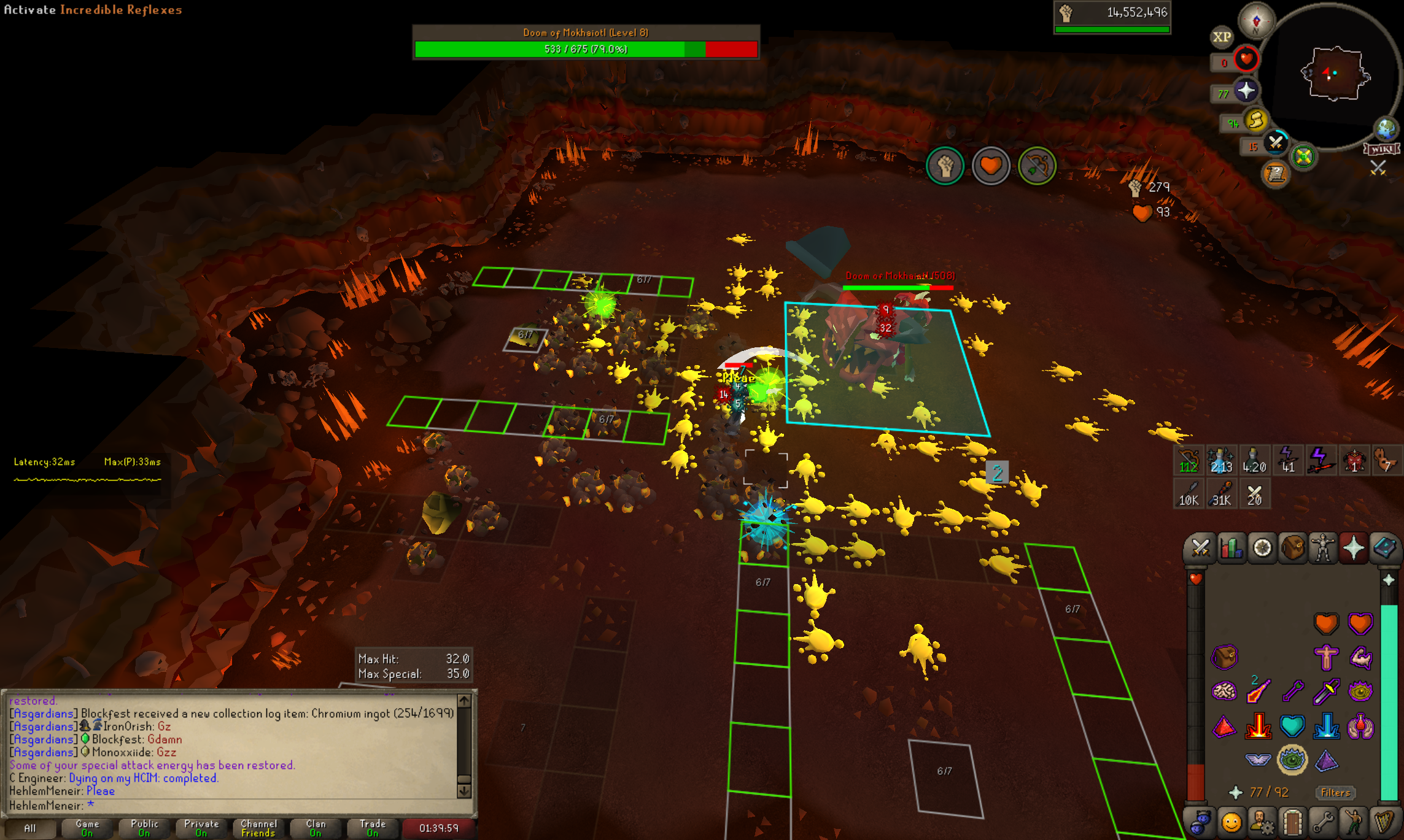Open the world map globe
Screen dimensions: 1404x840
coord(1386,129)
